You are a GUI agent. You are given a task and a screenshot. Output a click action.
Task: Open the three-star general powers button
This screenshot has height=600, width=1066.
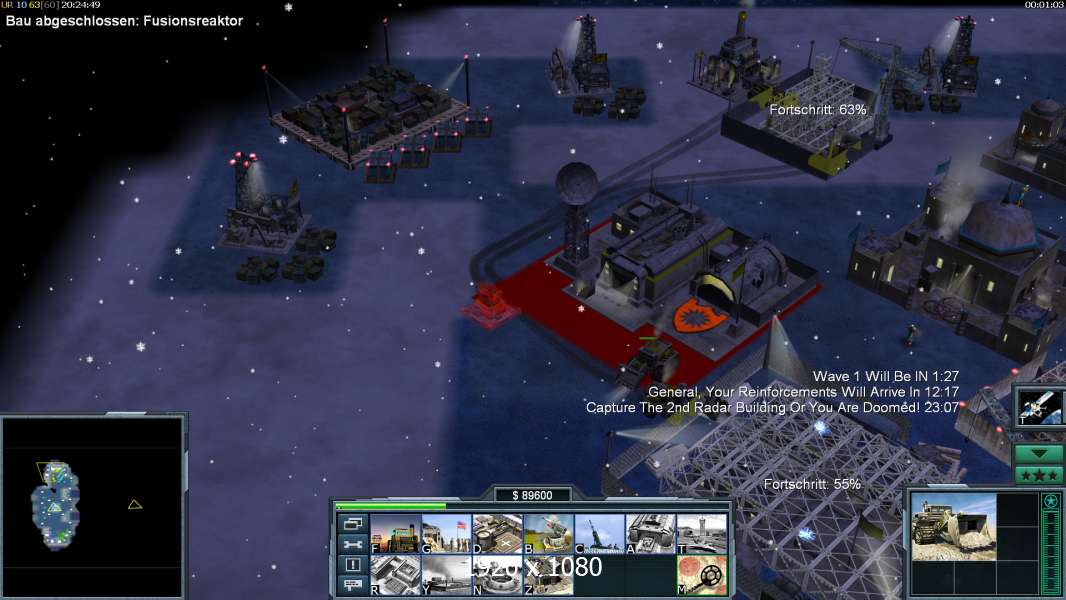pos(1039,475)
